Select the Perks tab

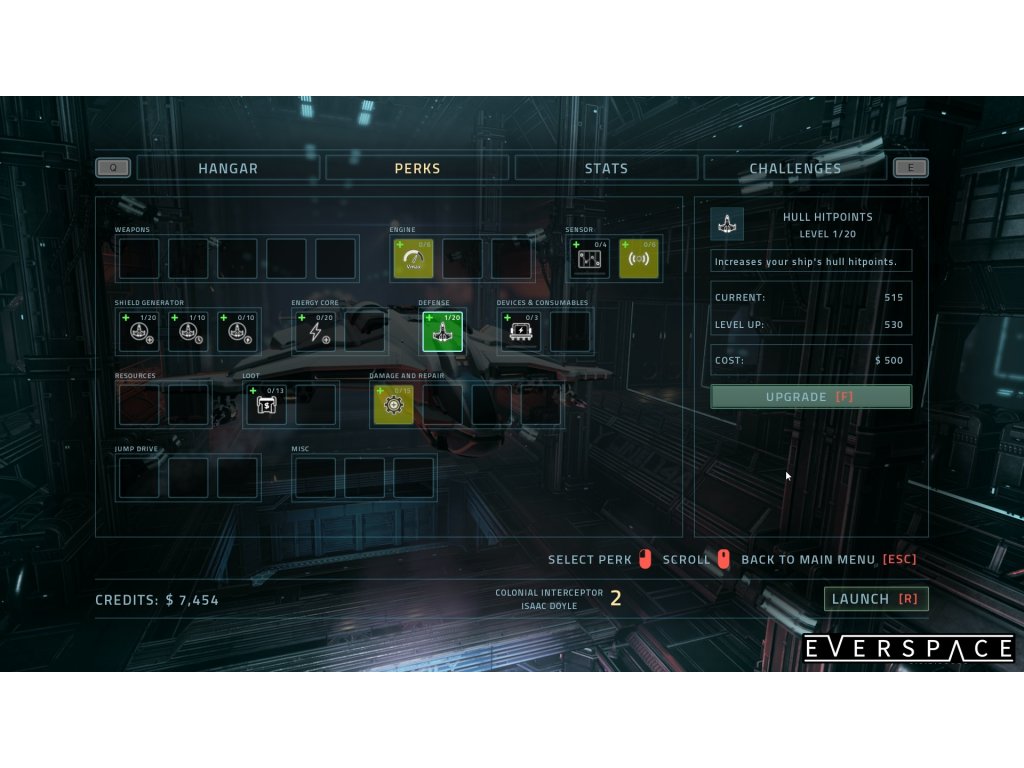click(x=417, y=168)
